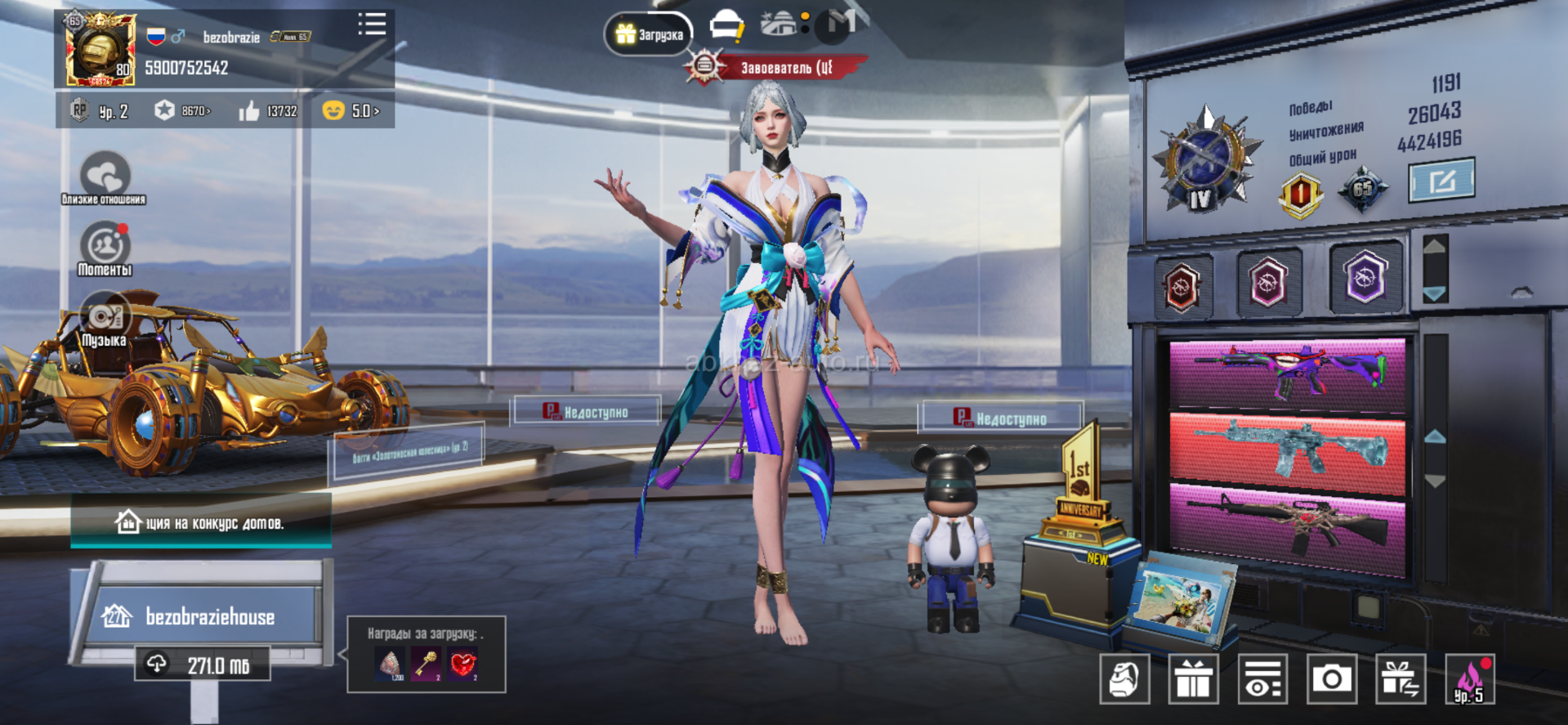The image size is (1568, 725).
Task: Open the camera screenshot button
Action: tap(1331, 678)
